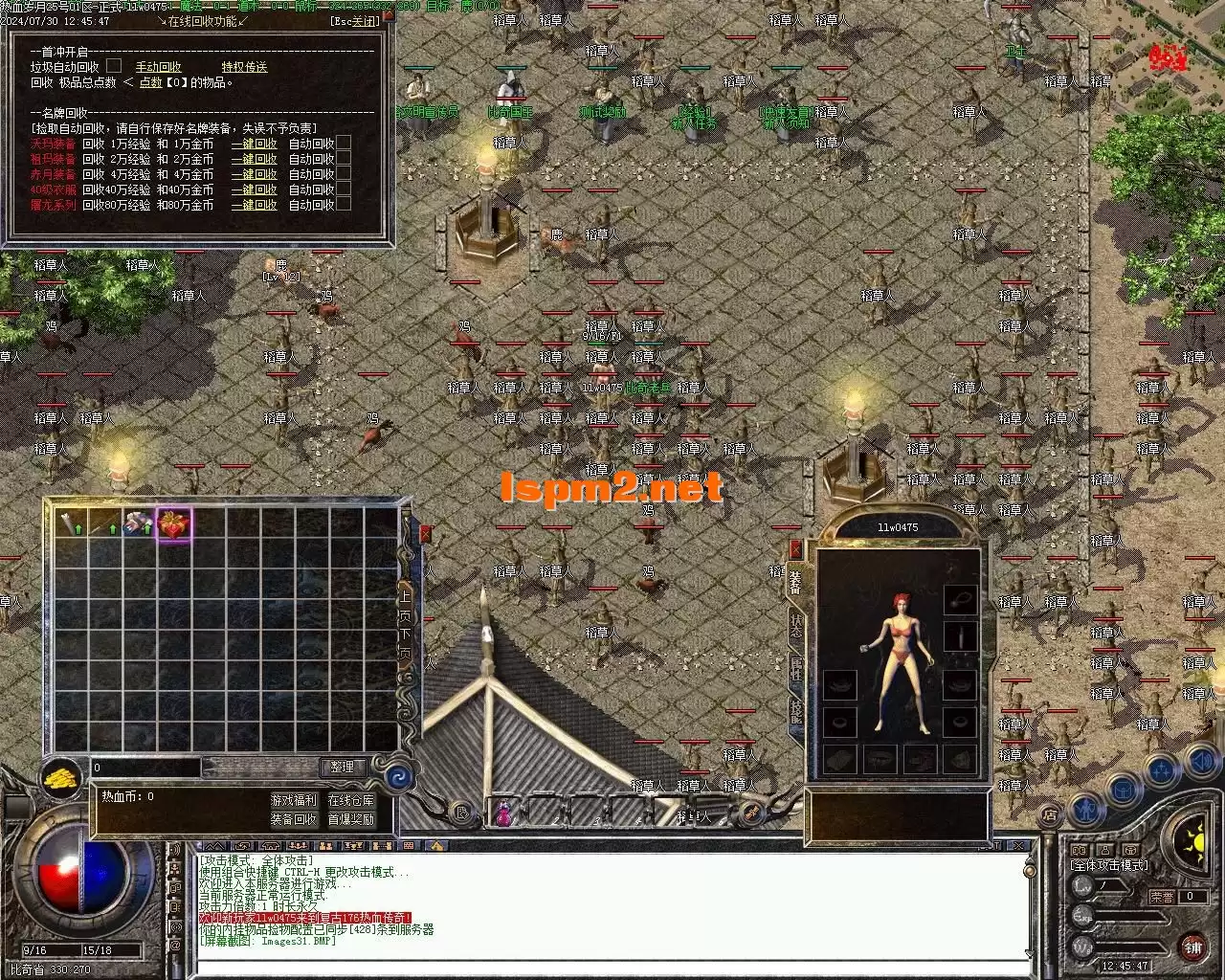Open the 在线仓库 online warehouse
The image size is (1225, 980).
pos(351,800)
